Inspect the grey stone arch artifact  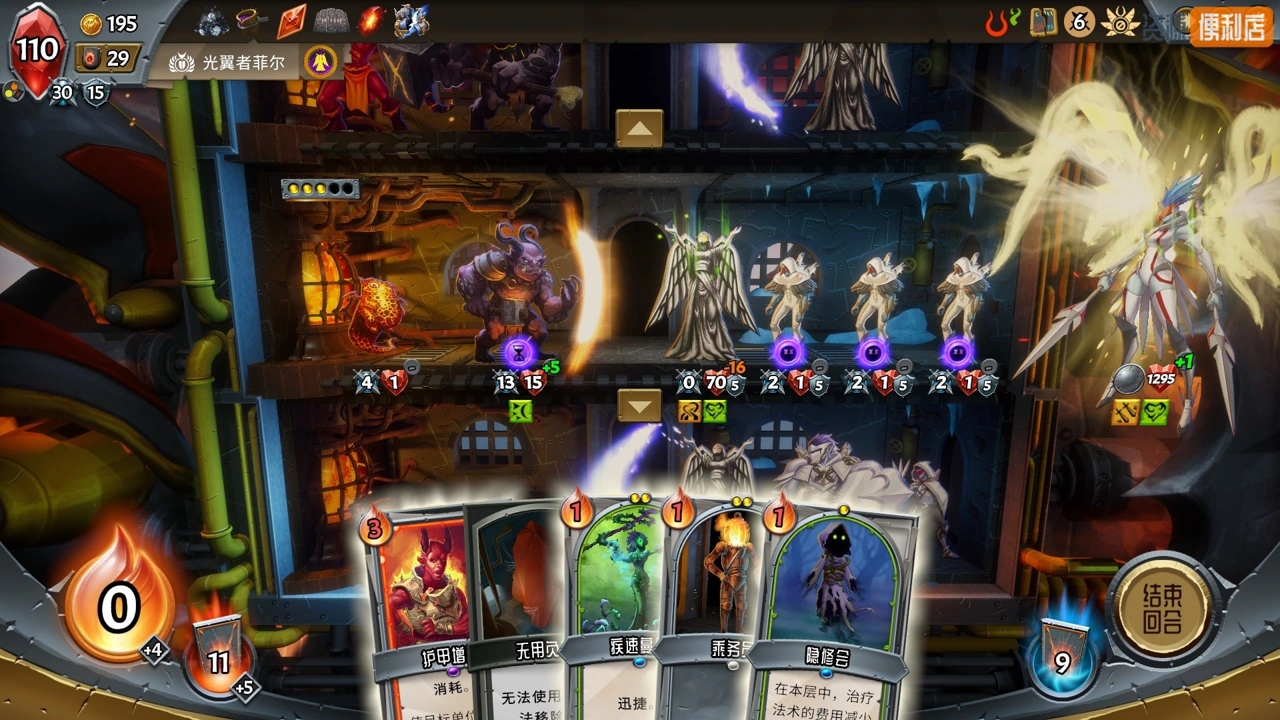(331, 20)
